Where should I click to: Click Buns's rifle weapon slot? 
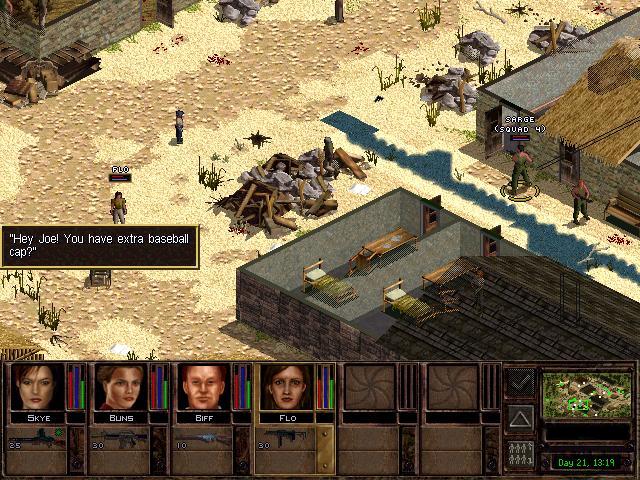coord(129,439)
